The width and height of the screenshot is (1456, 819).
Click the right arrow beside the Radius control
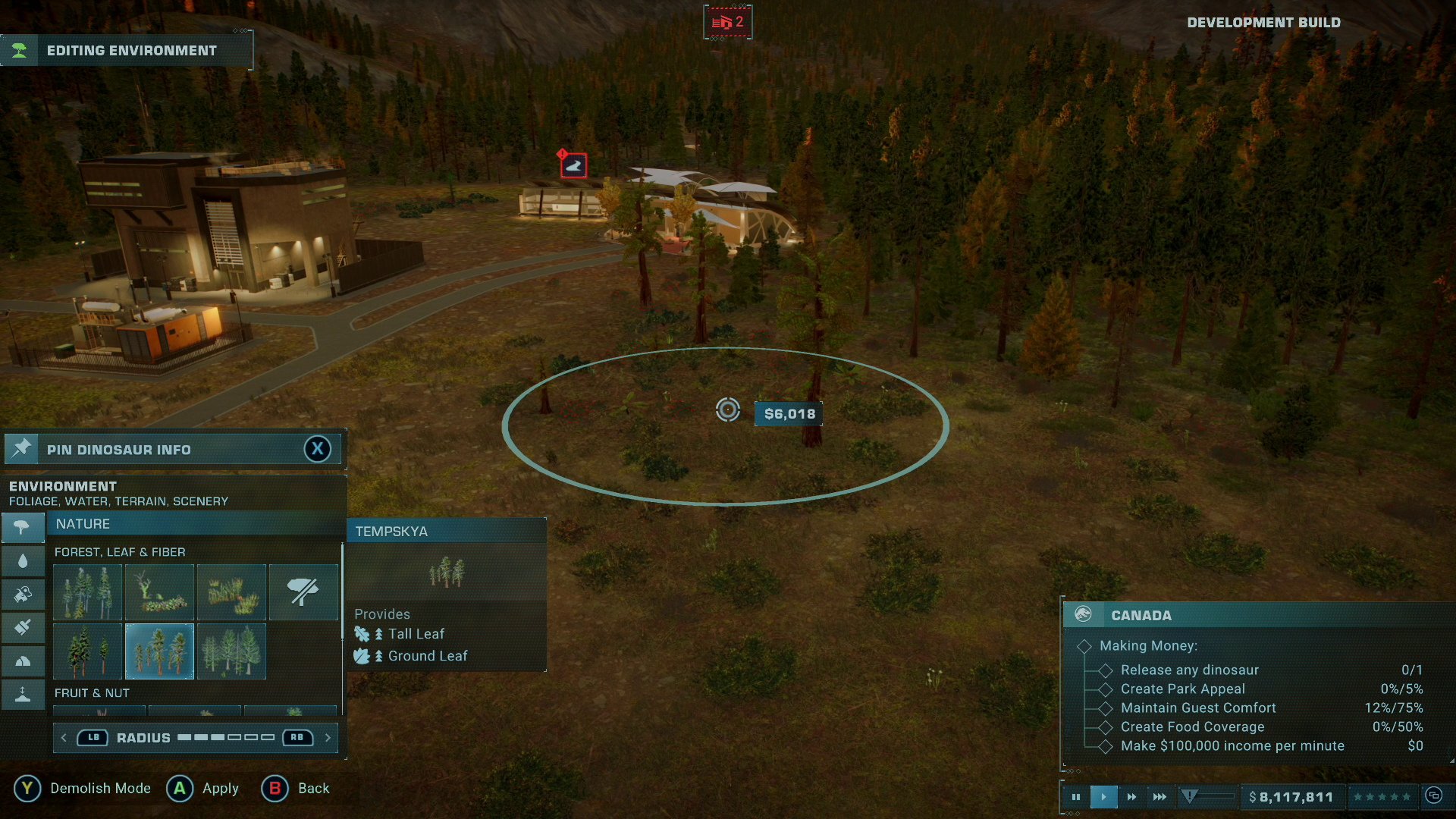[328, 737]
